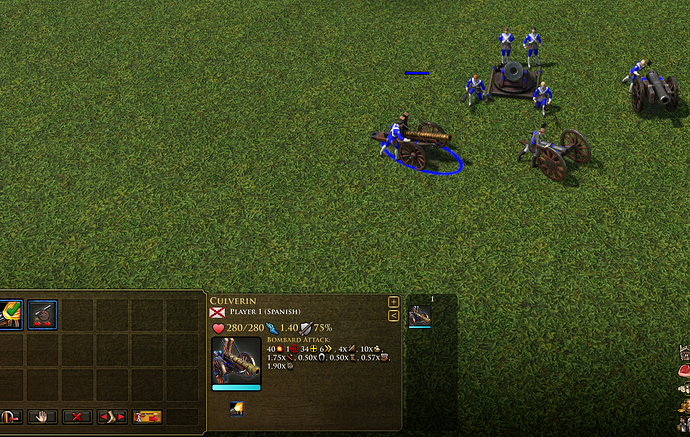690x437 pixels.
Task: Activate the patrol boot command button
Action: click(112, 416)
